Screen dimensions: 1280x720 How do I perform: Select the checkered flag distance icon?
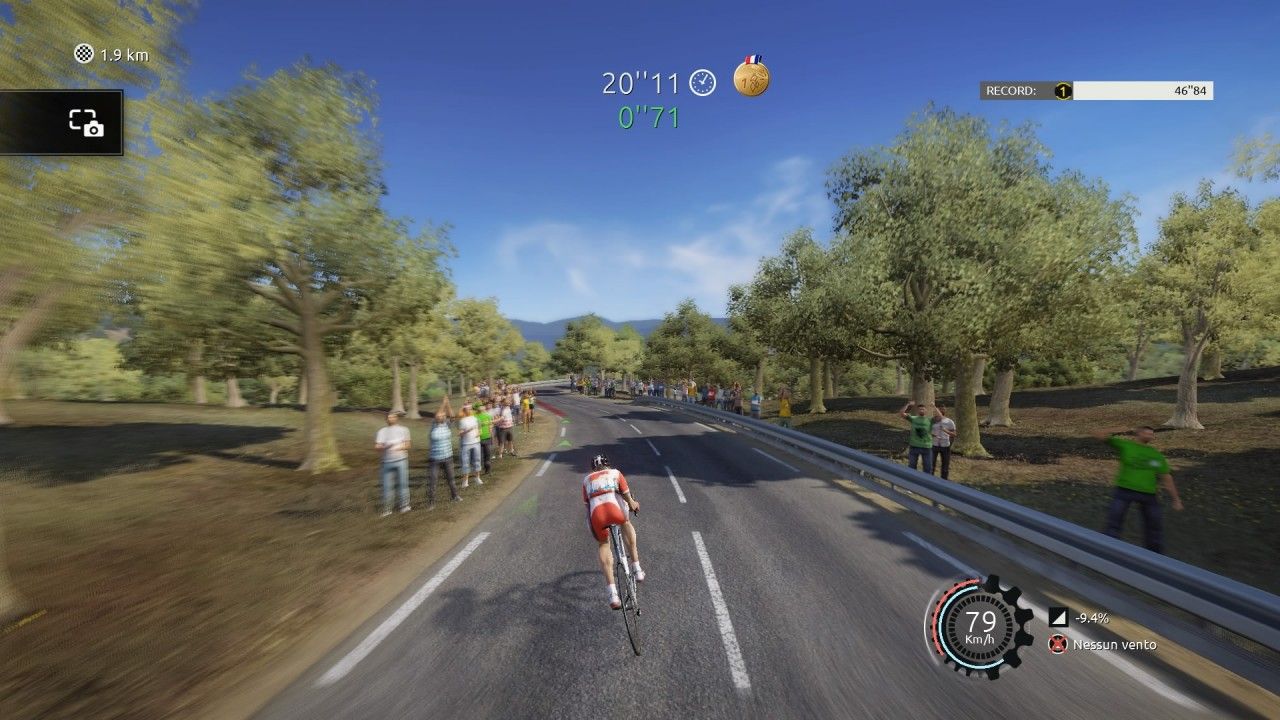click(x=84, y=54)
